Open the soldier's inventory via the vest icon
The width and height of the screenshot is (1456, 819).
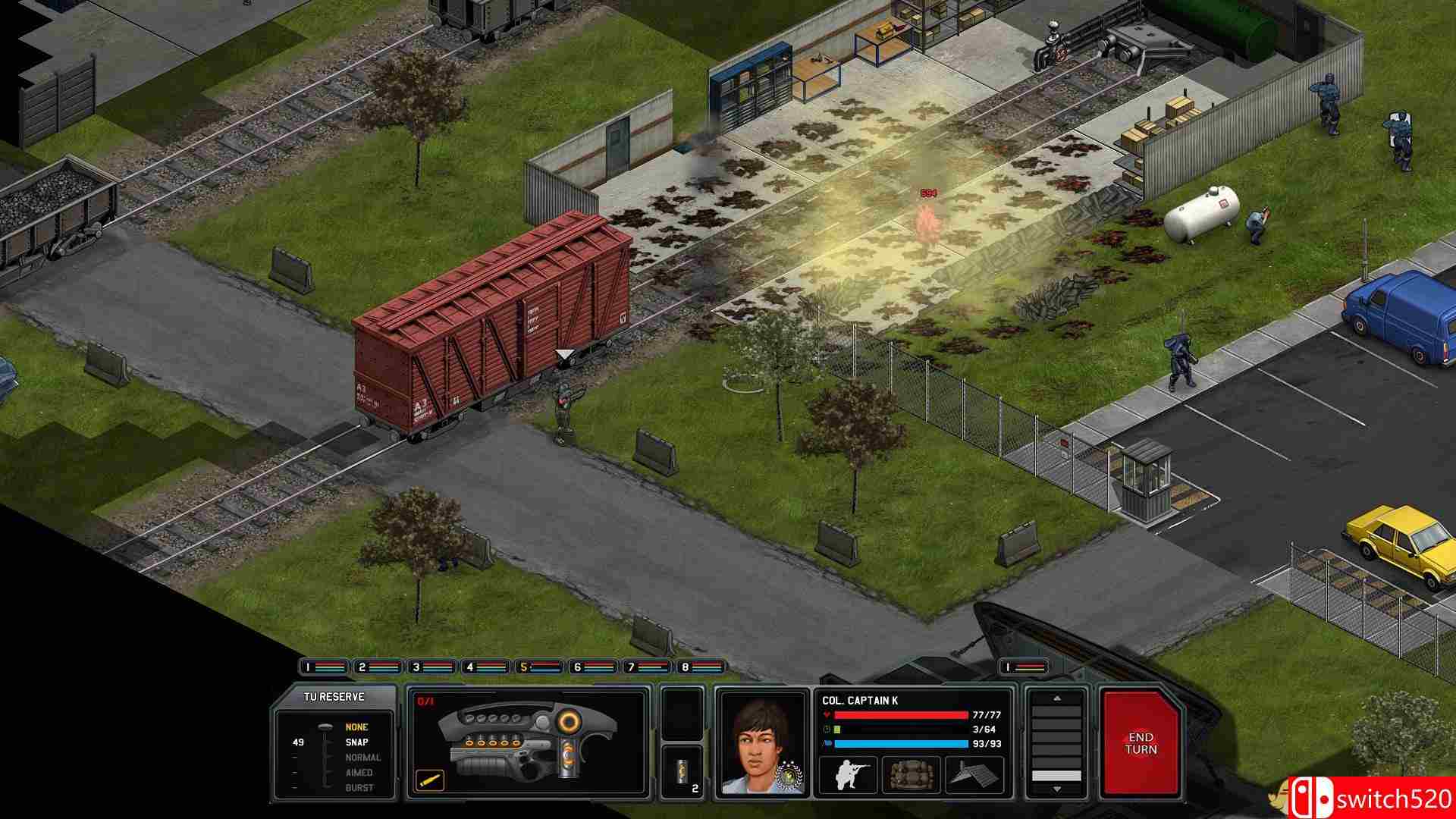click(x=912, y=774)
